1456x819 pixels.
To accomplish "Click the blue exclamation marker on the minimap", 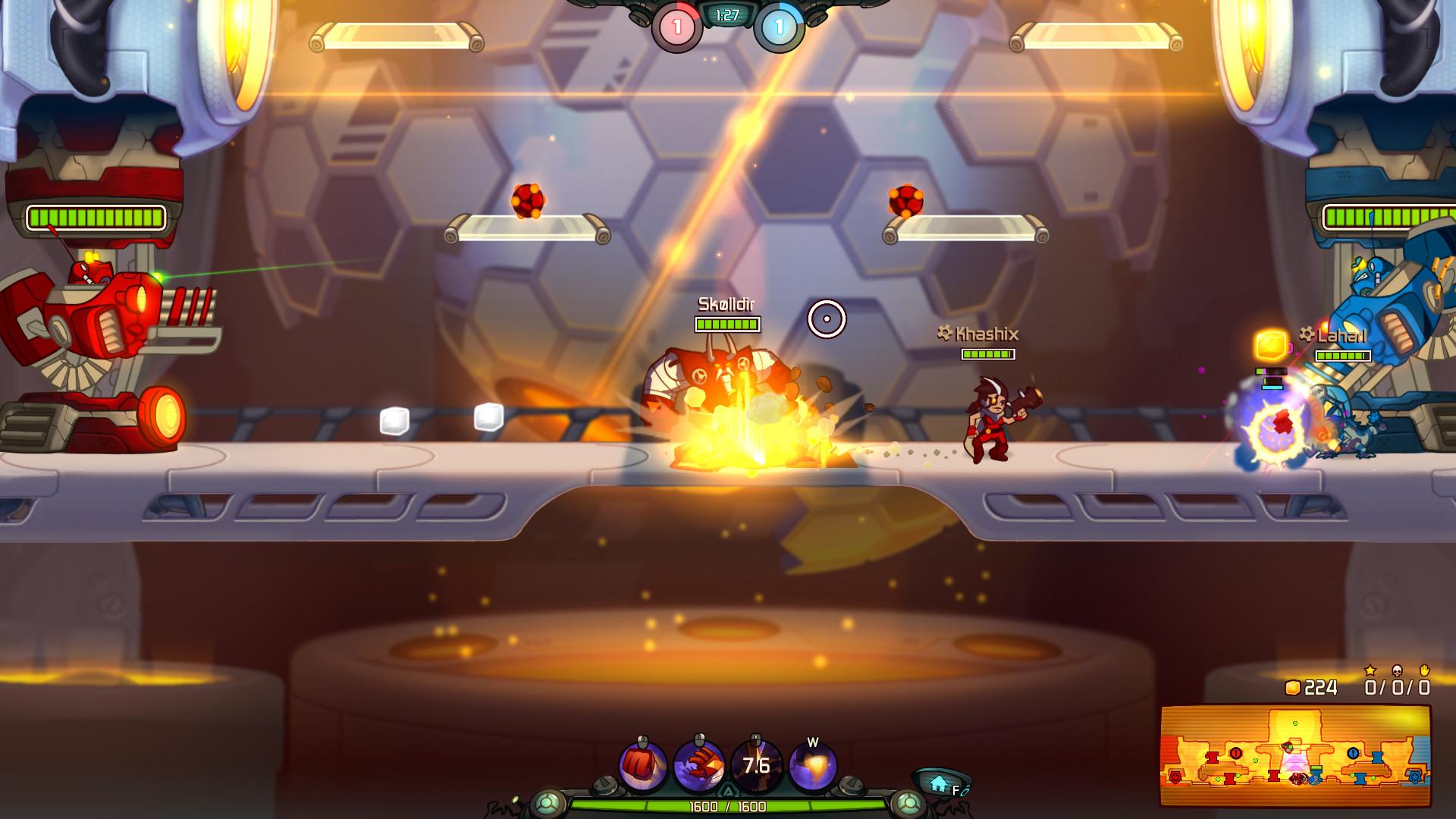I will tap(1353, 754).
